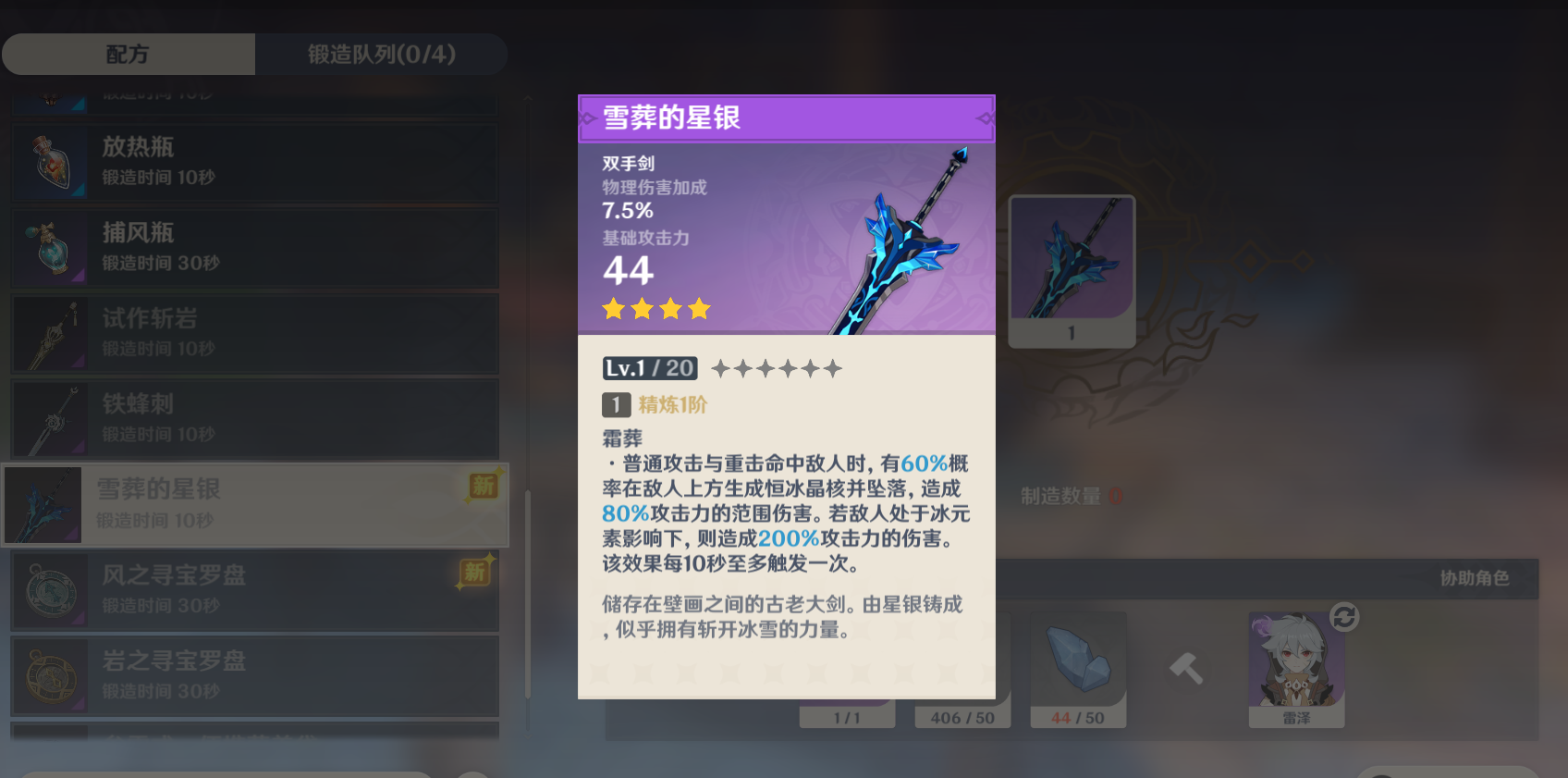Image resolution: width=1568 pixels, height=778 pixels.
Task: Select the 试作斩岩 claymore icon
Action: click(x=51, y=333)
